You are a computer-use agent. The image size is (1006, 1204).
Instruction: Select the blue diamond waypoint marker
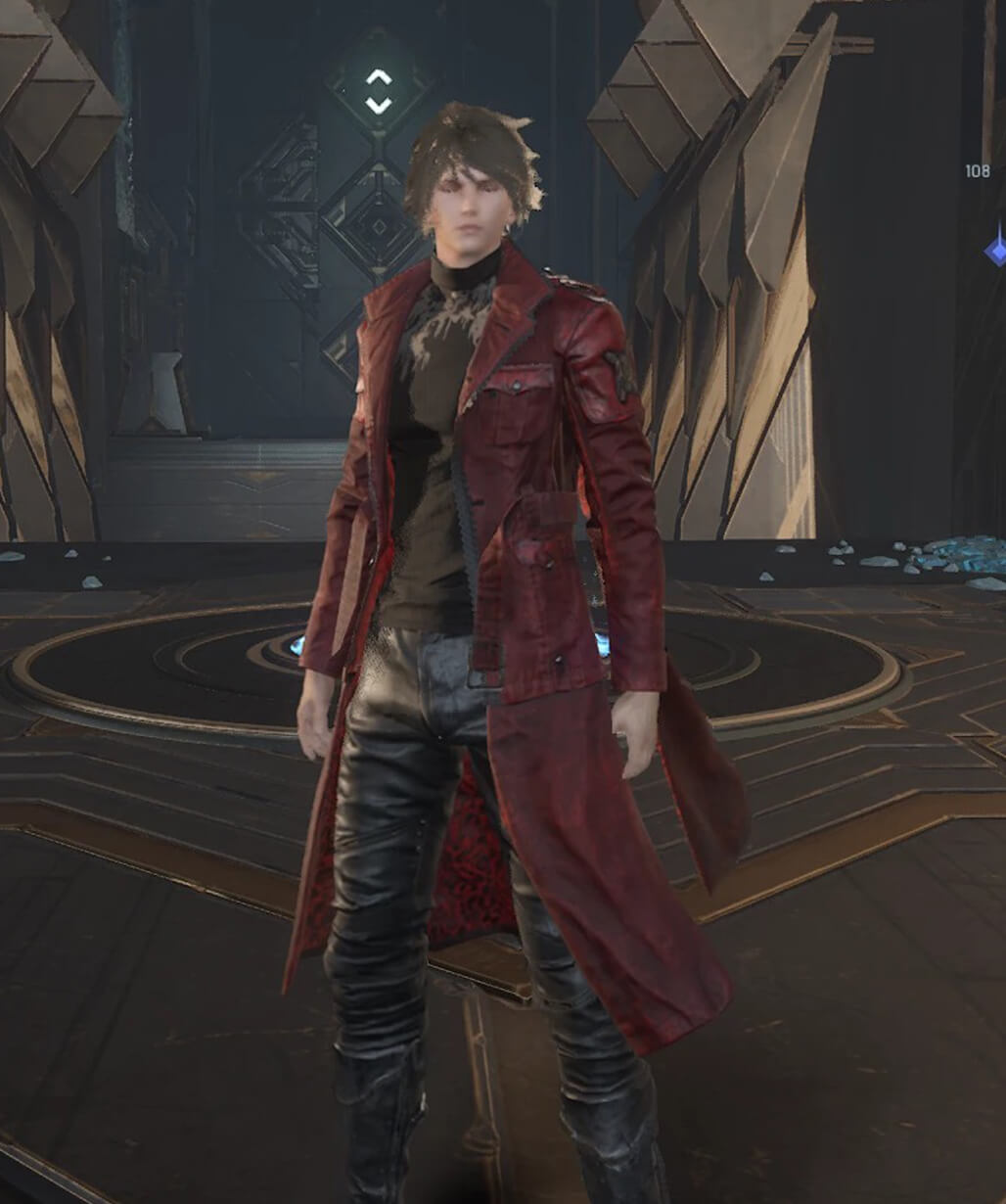tap(996, 250)
